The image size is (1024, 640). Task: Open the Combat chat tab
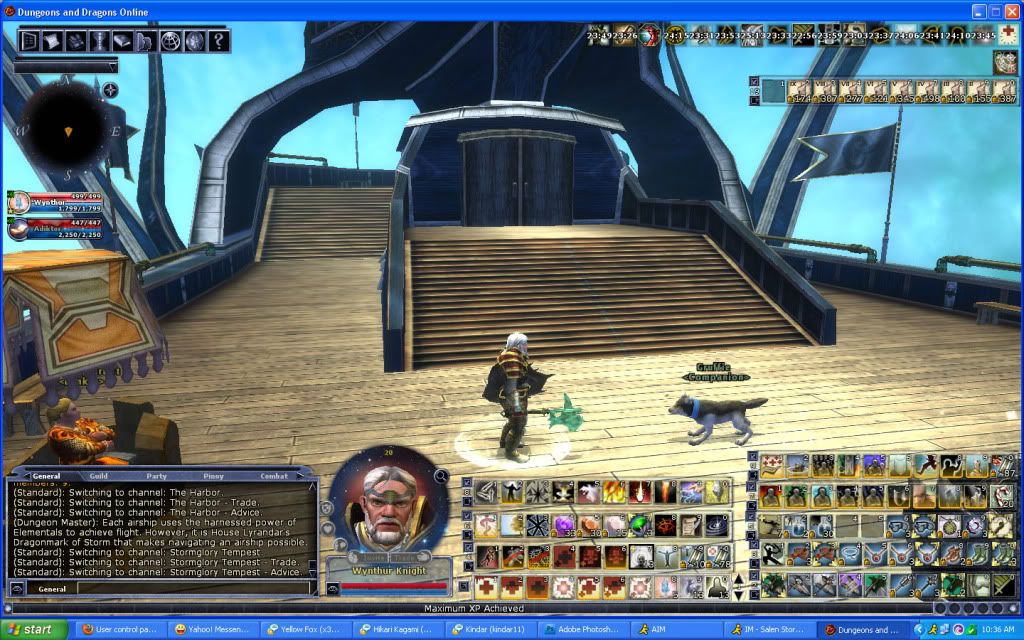click(274, 476)
